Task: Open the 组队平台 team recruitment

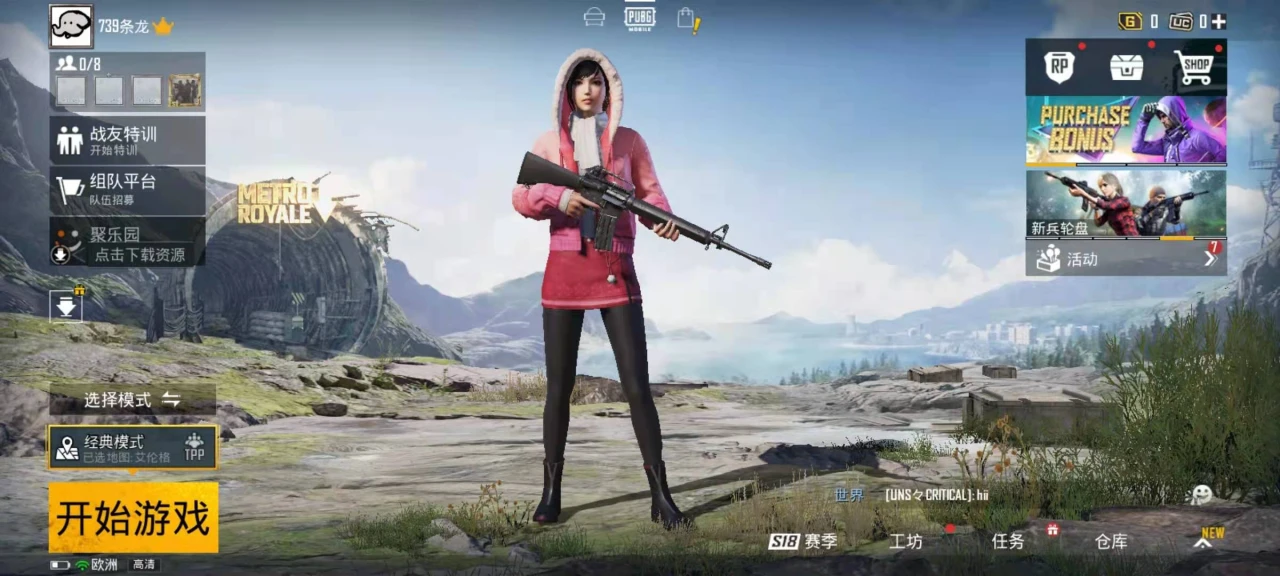Action: click(x=127, y=188)
